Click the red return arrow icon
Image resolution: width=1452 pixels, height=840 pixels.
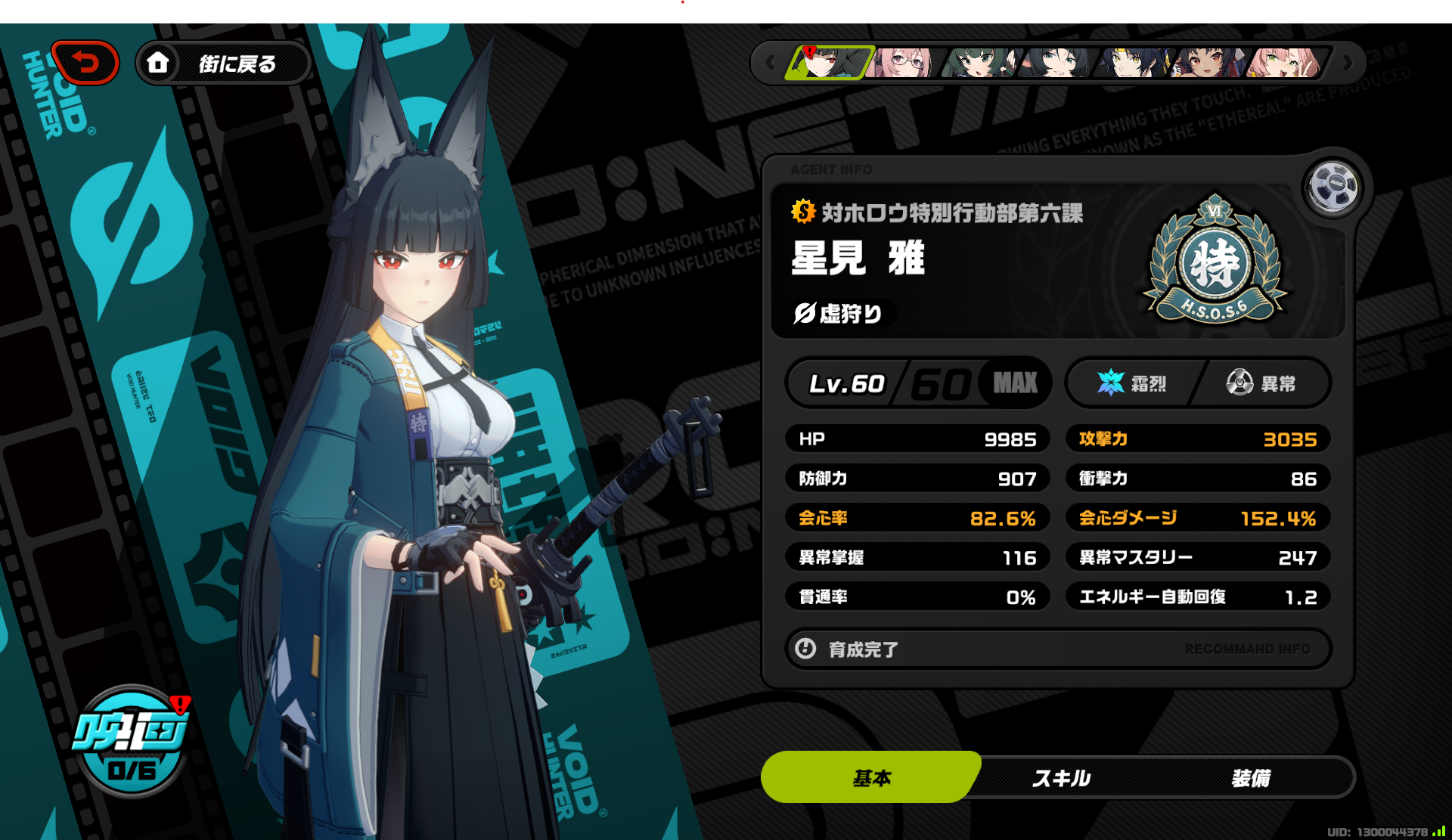tap(85, 62)
